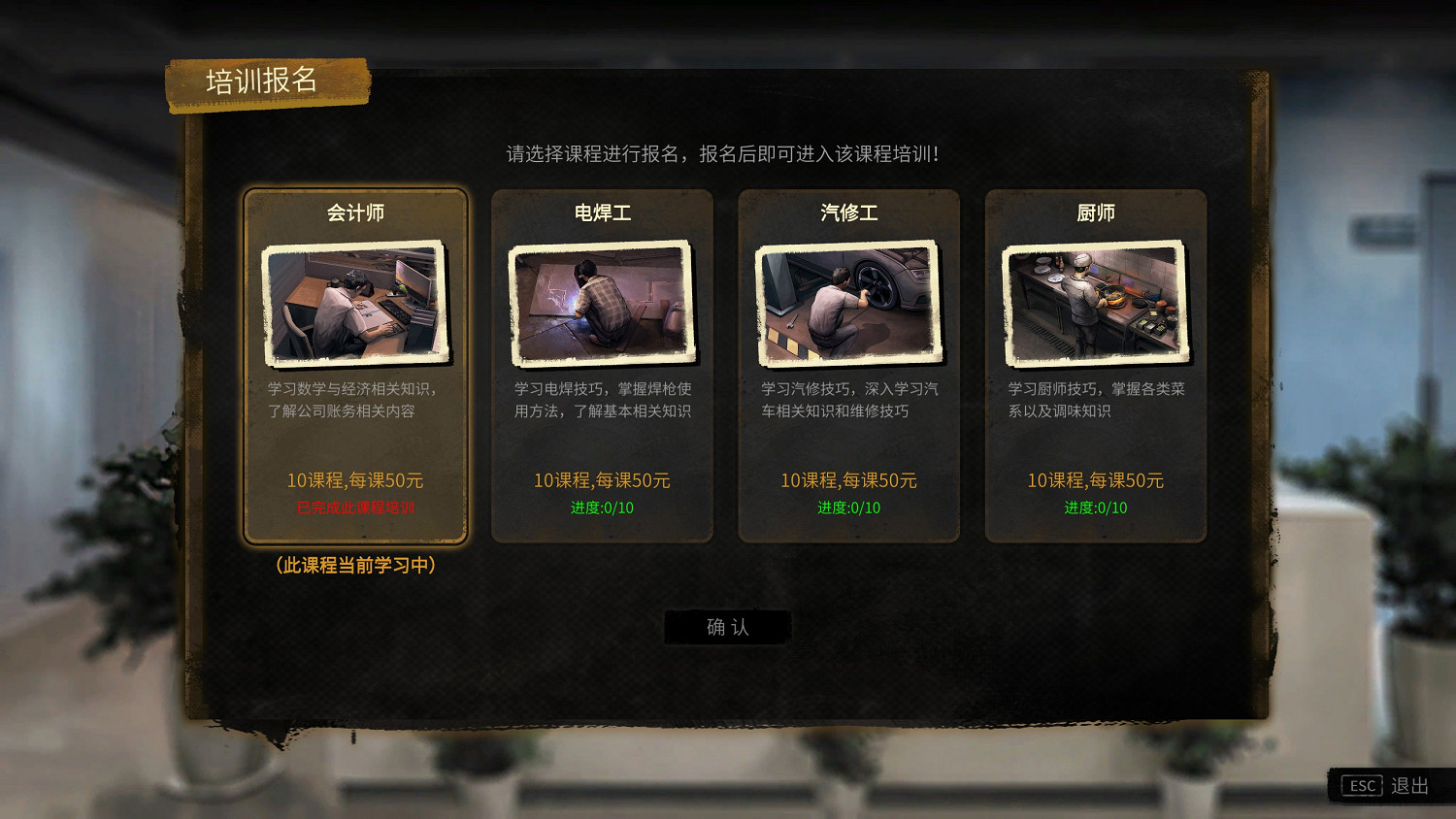The width and height of the screenshot is (1456, 819).
Task: Click the ESC 退出 exit prompt
Action: coord(1386,786)
